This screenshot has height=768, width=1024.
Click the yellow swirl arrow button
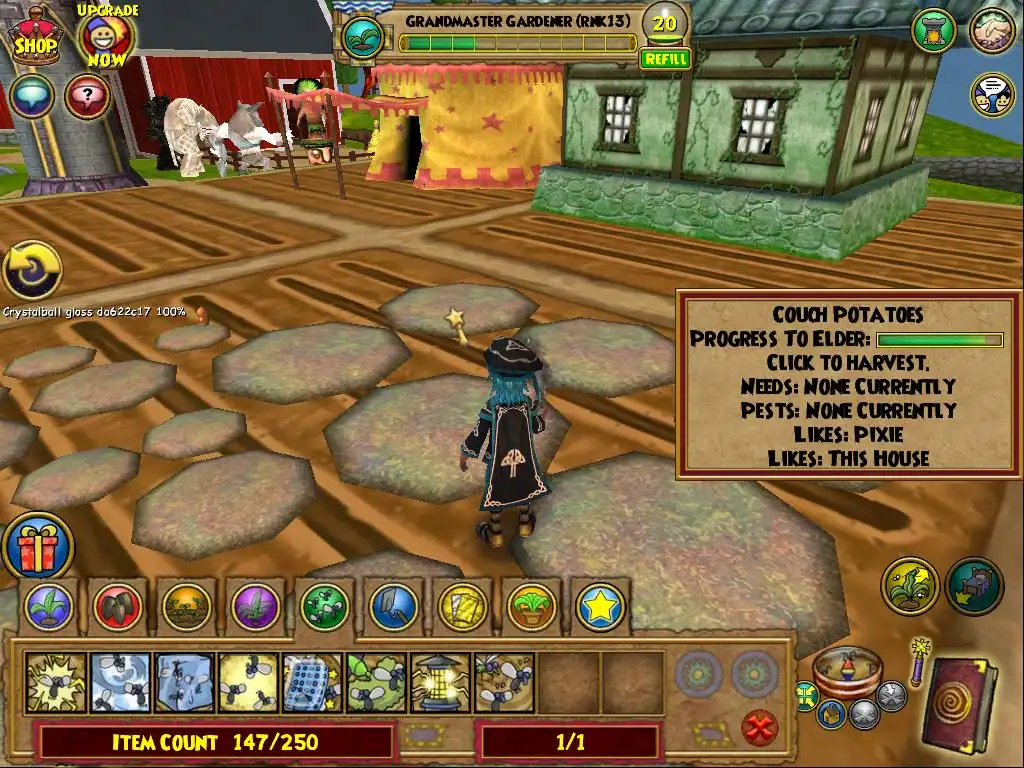point(32,271)
